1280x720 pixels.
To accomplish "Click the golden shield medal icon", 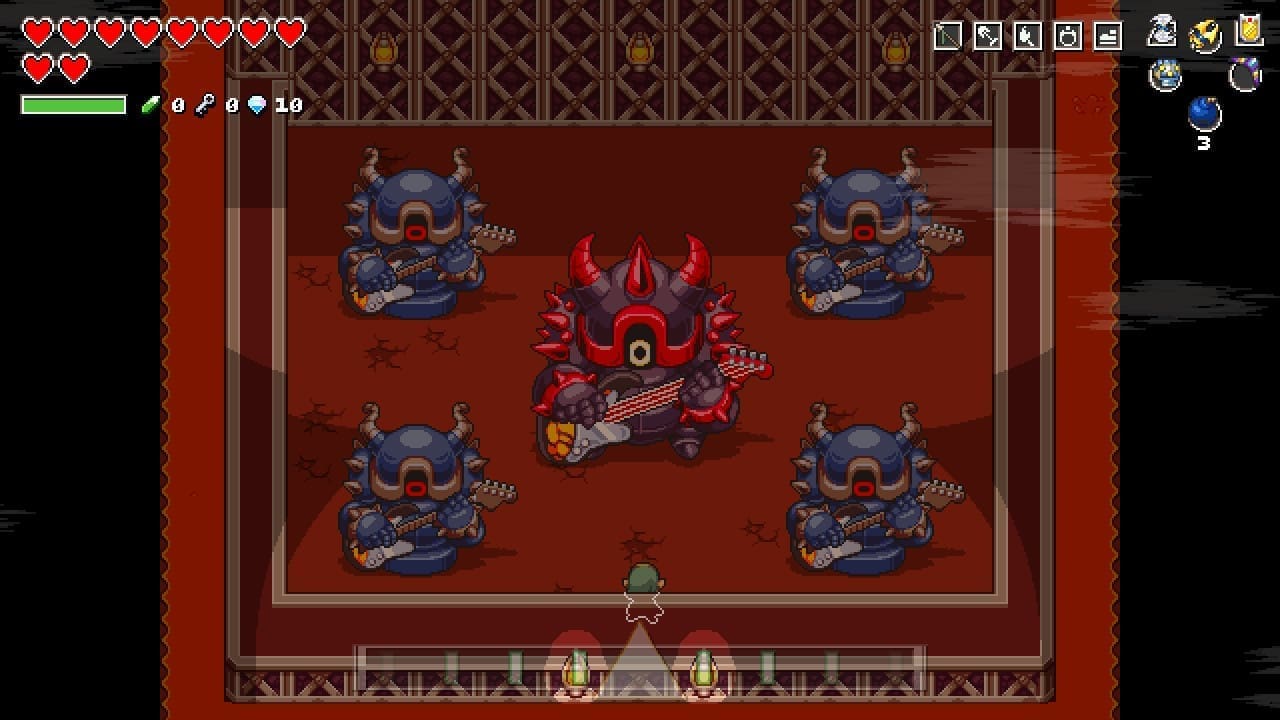I will tap(1248, 30).
